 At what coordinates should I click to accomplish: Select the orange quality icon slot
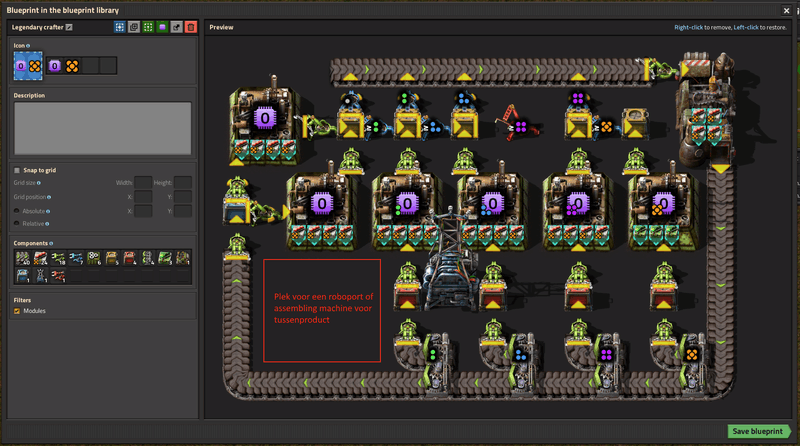[72, 66]
